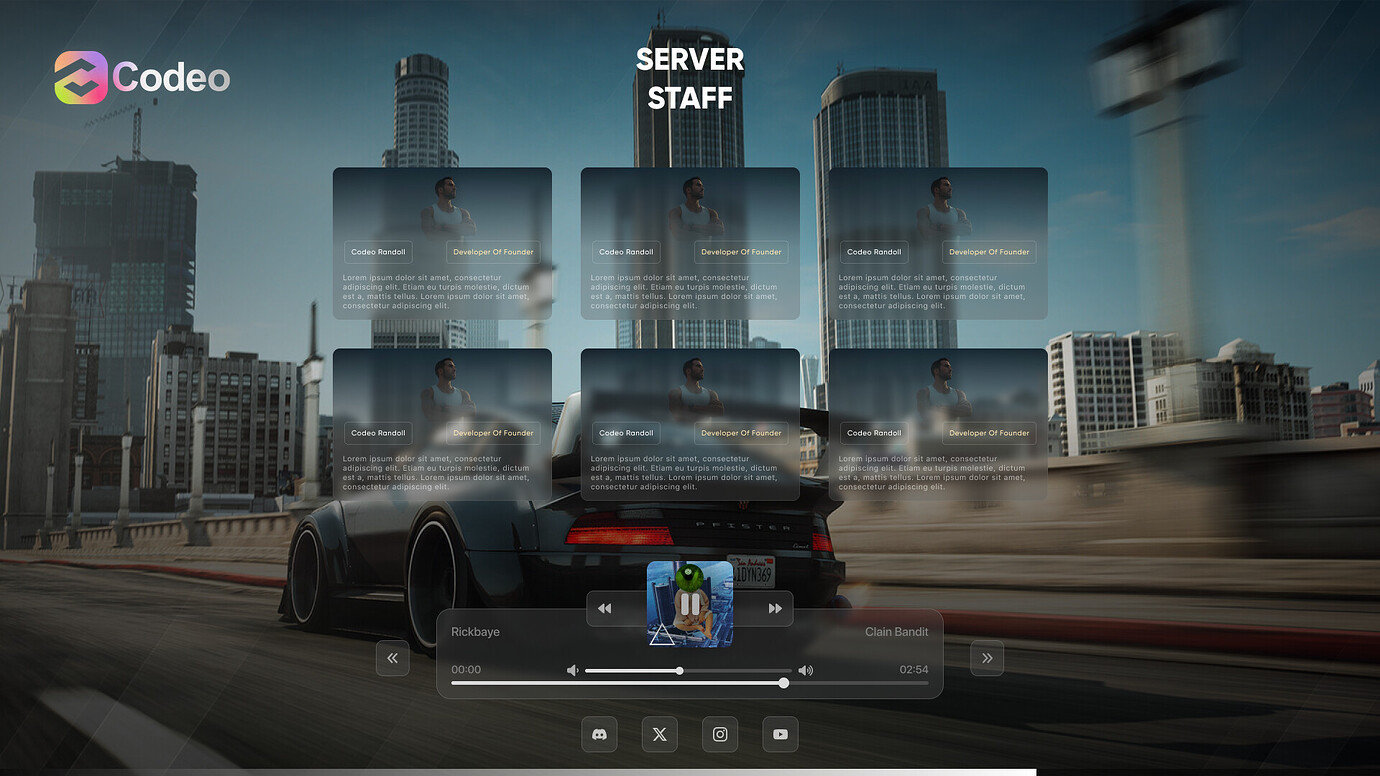
Task: Click the left double-chevron page arrow
Action: click(x=393, y=658)
